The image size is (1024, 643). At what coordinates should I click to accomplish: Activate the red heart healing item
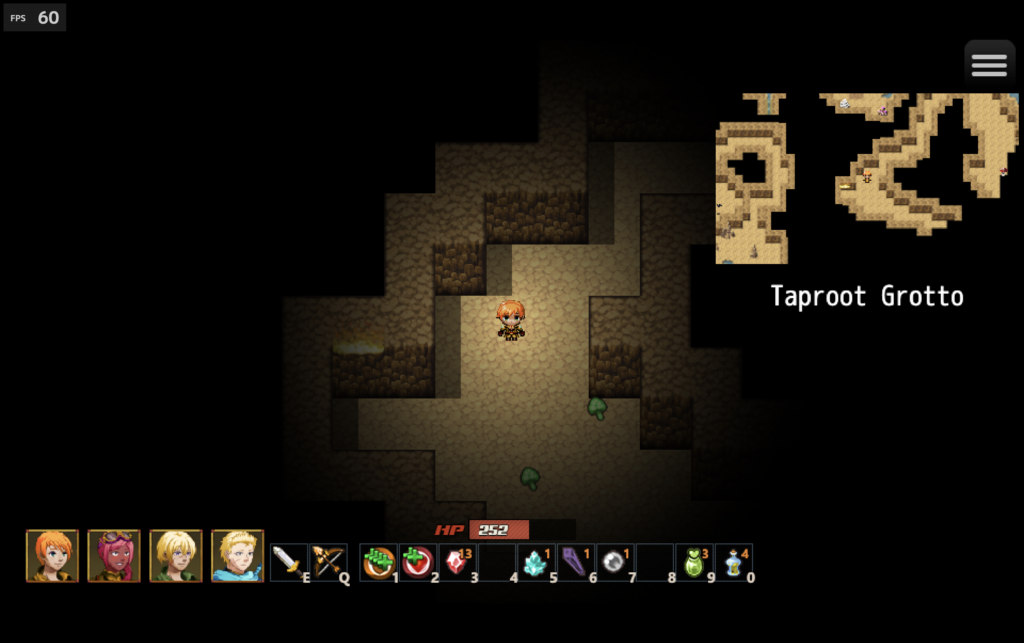pyautogui.click(x=418, y=562)
